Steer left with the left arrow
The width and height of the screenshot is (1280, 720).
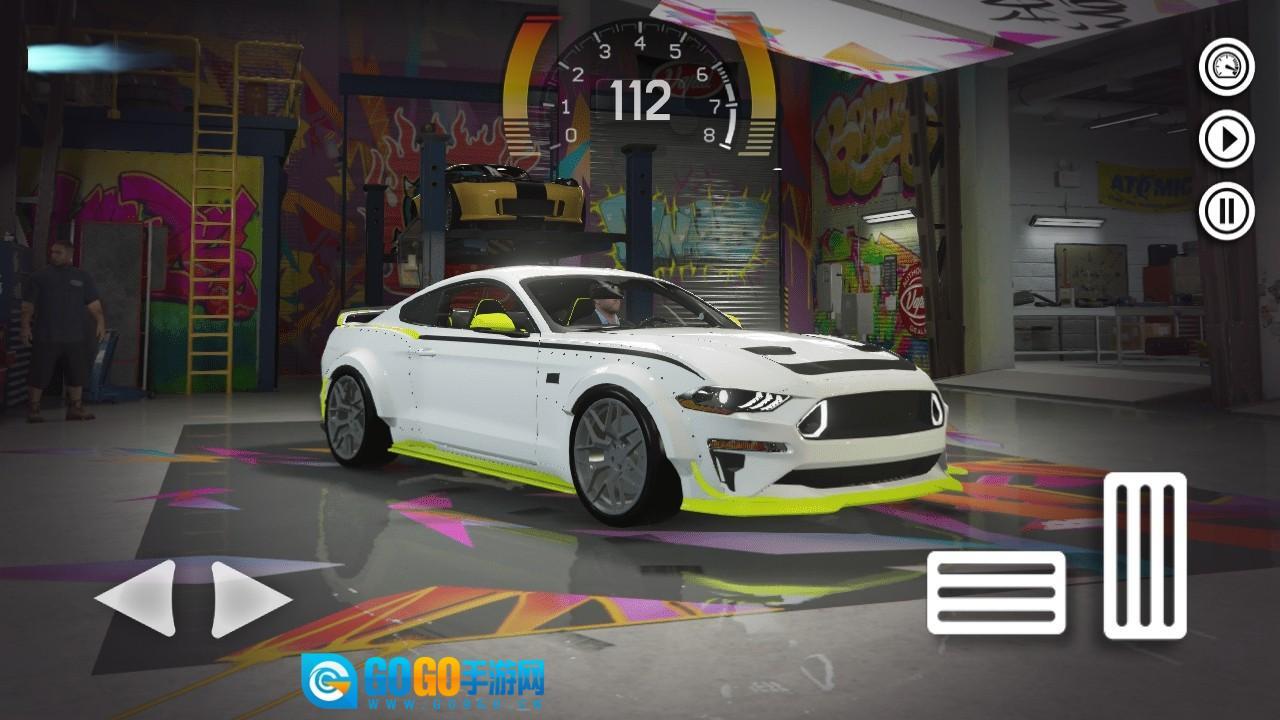(136, 599)
